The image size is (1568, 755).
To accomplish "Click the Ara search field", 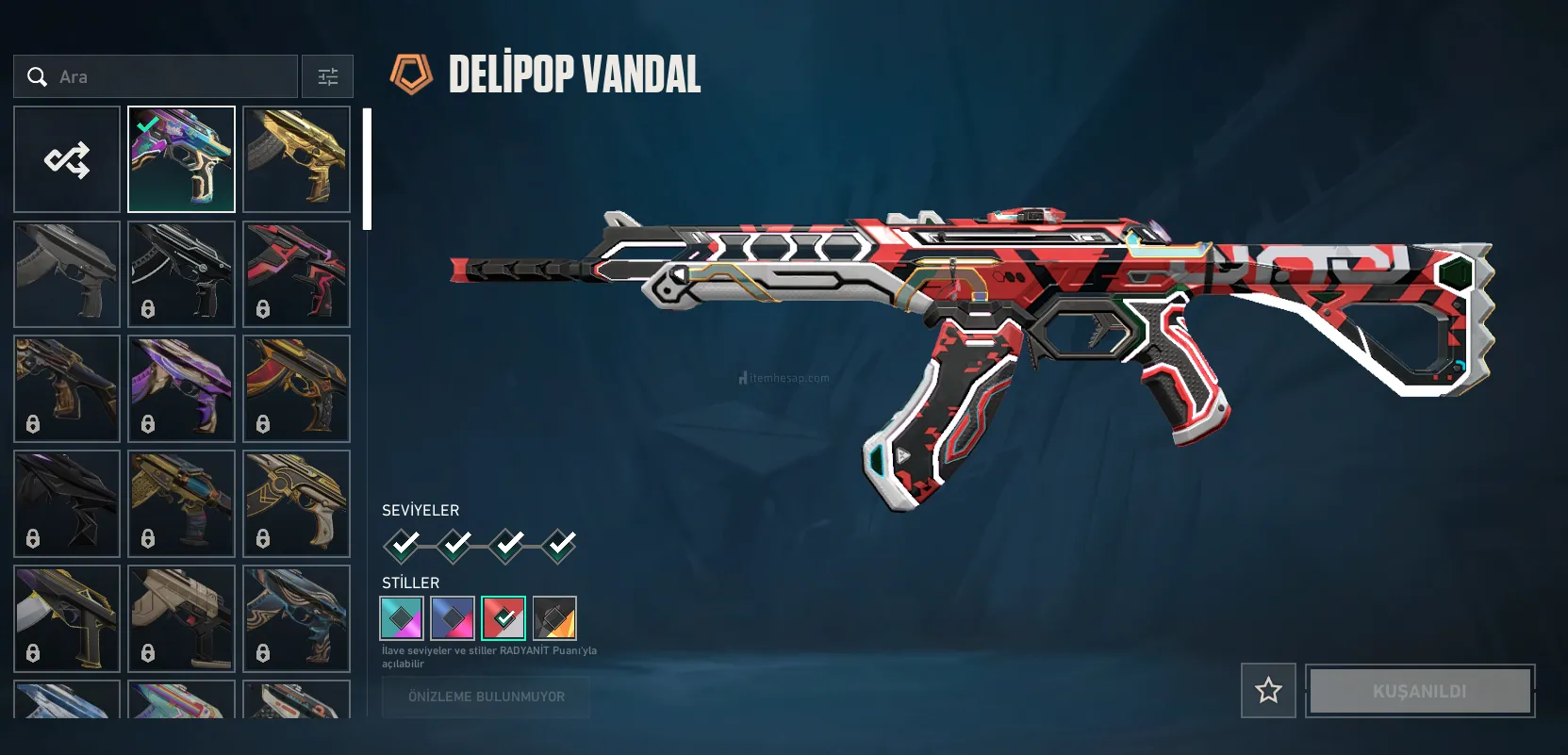I will (x=156, y=76).
